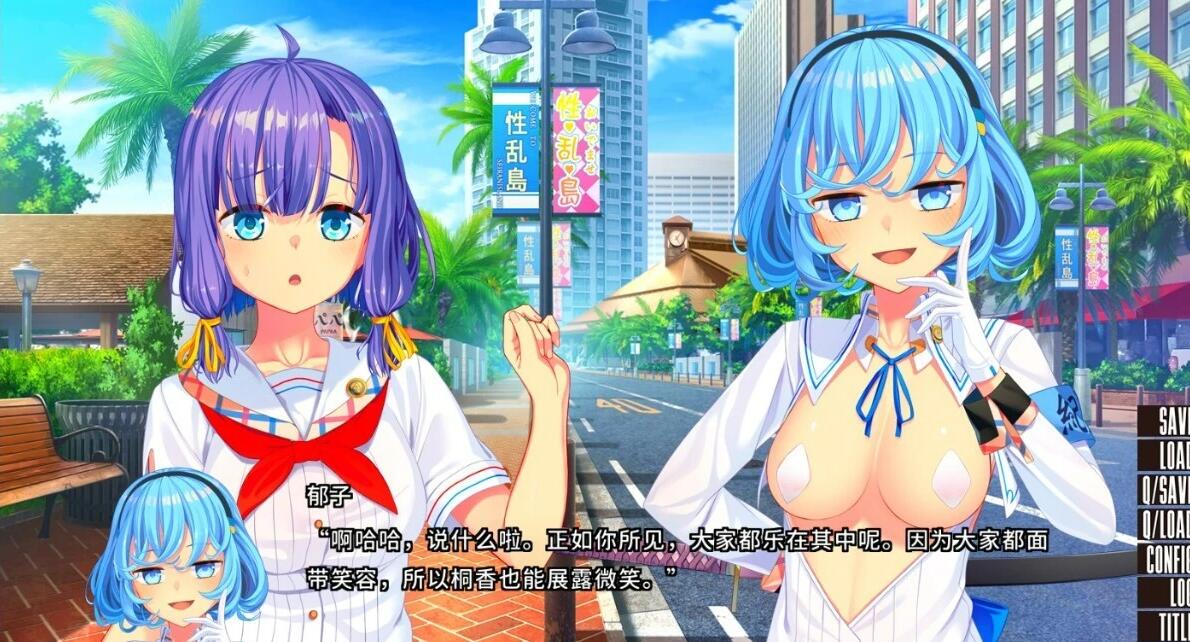Quick save with the Q/SAVE button
Image resolution: width=1190 pixels, height=642 pixels.
click(x=1166, y=489)
